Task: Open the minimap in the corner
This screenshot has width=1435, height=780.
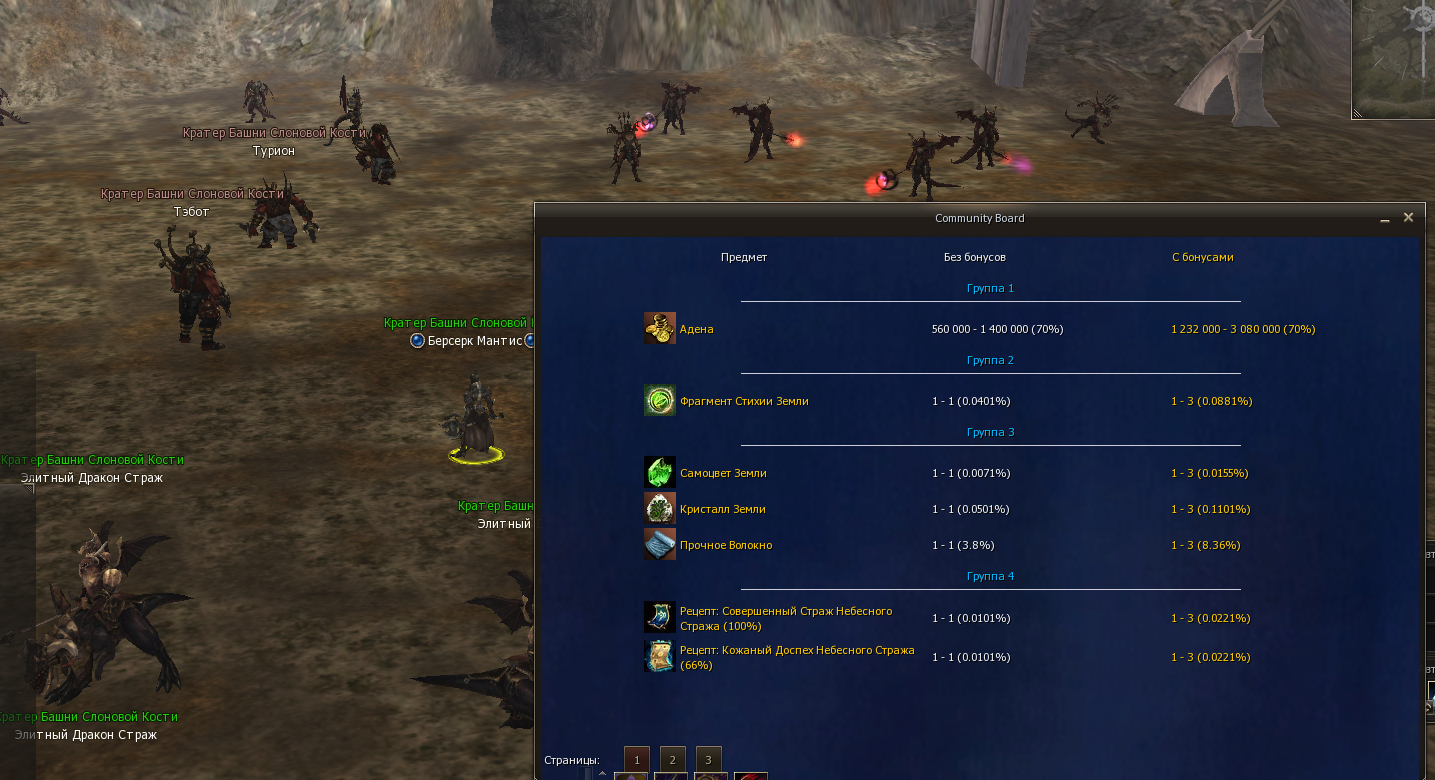Action: coord(1395,55)
